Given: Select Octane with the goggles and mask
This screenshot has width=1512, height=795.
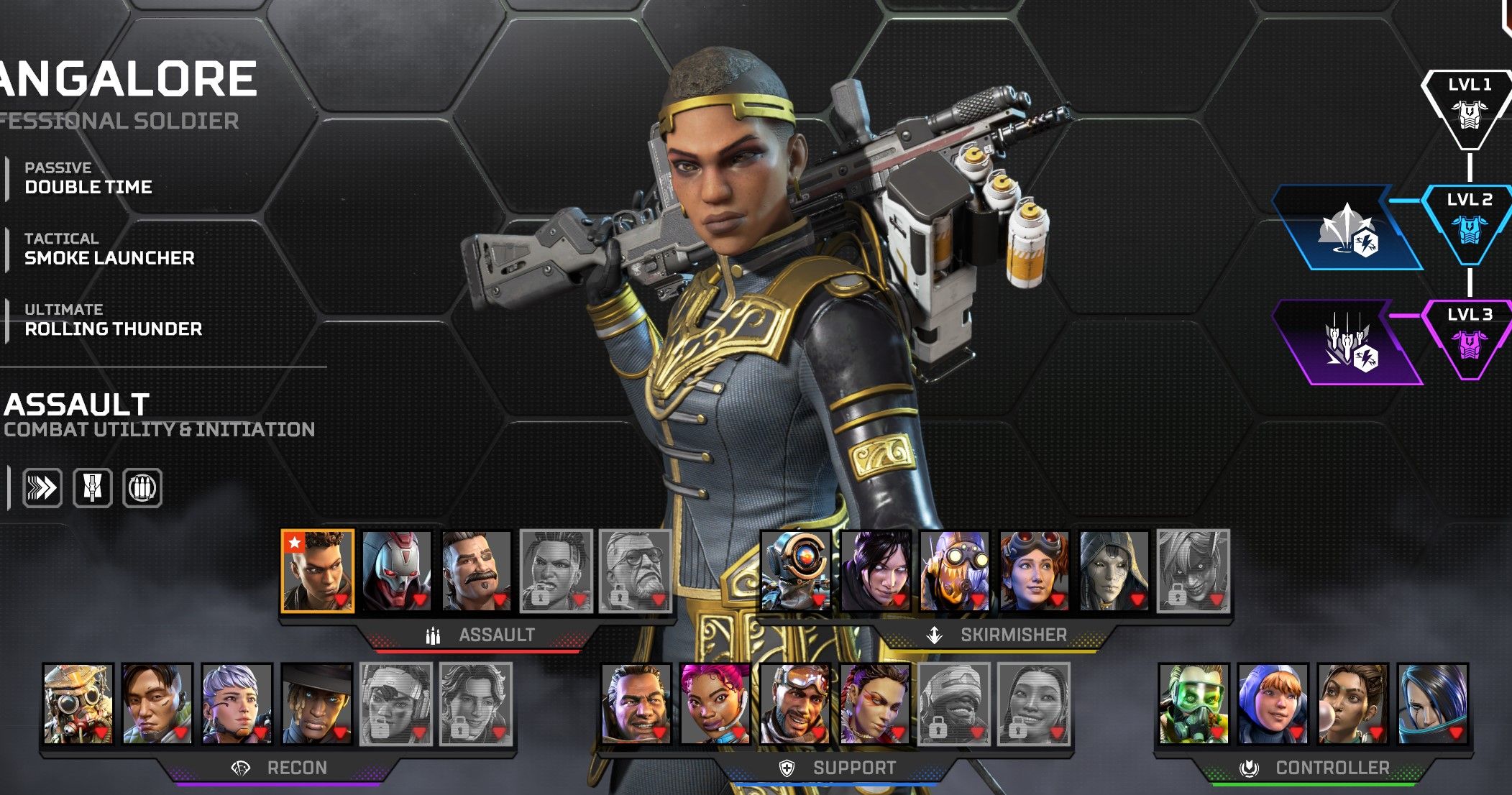Looking at the screenshot, I should pos(955,571).
